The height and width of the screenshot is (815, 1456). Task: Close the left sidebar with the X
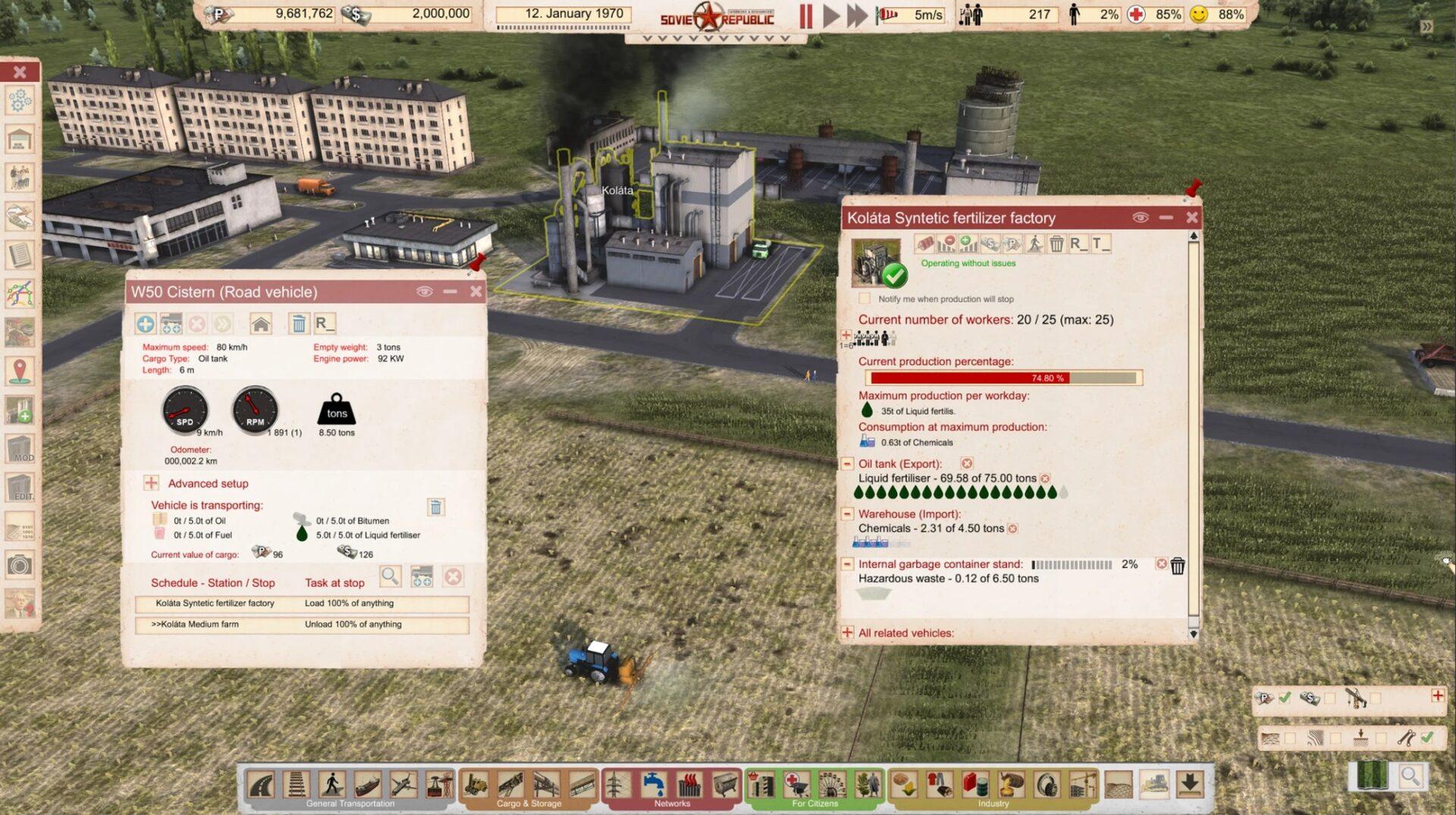pos(20,71)
